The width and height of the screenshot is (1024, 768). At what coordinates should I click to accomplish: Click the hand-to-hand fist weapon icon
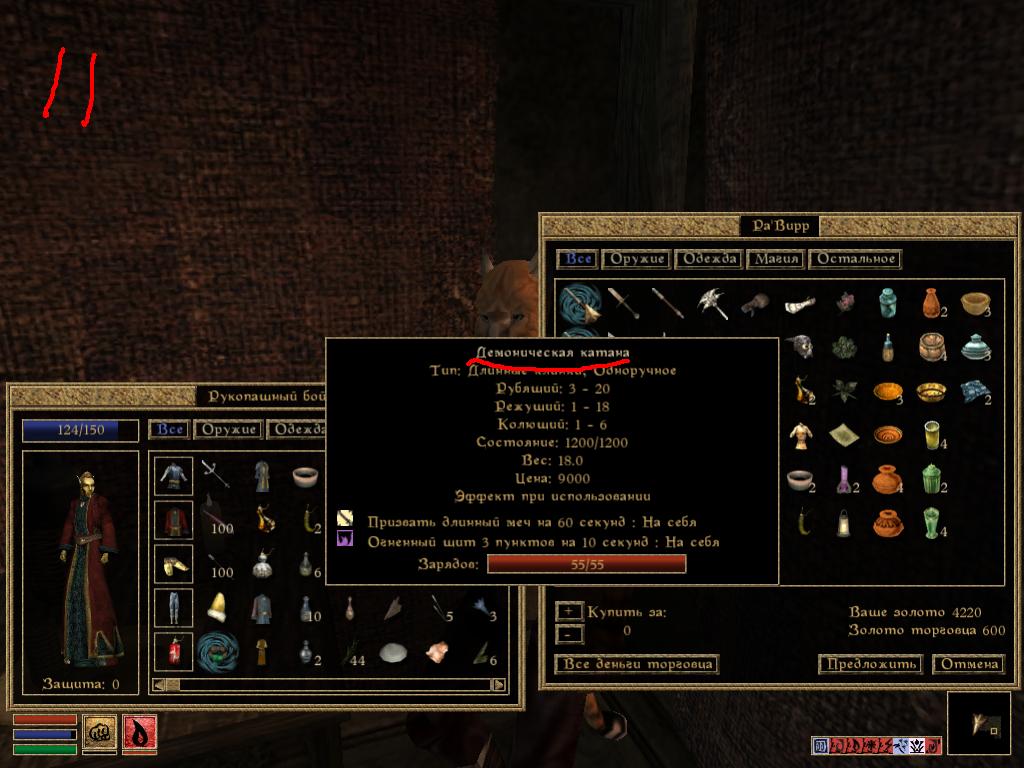[x=99, y=733]
